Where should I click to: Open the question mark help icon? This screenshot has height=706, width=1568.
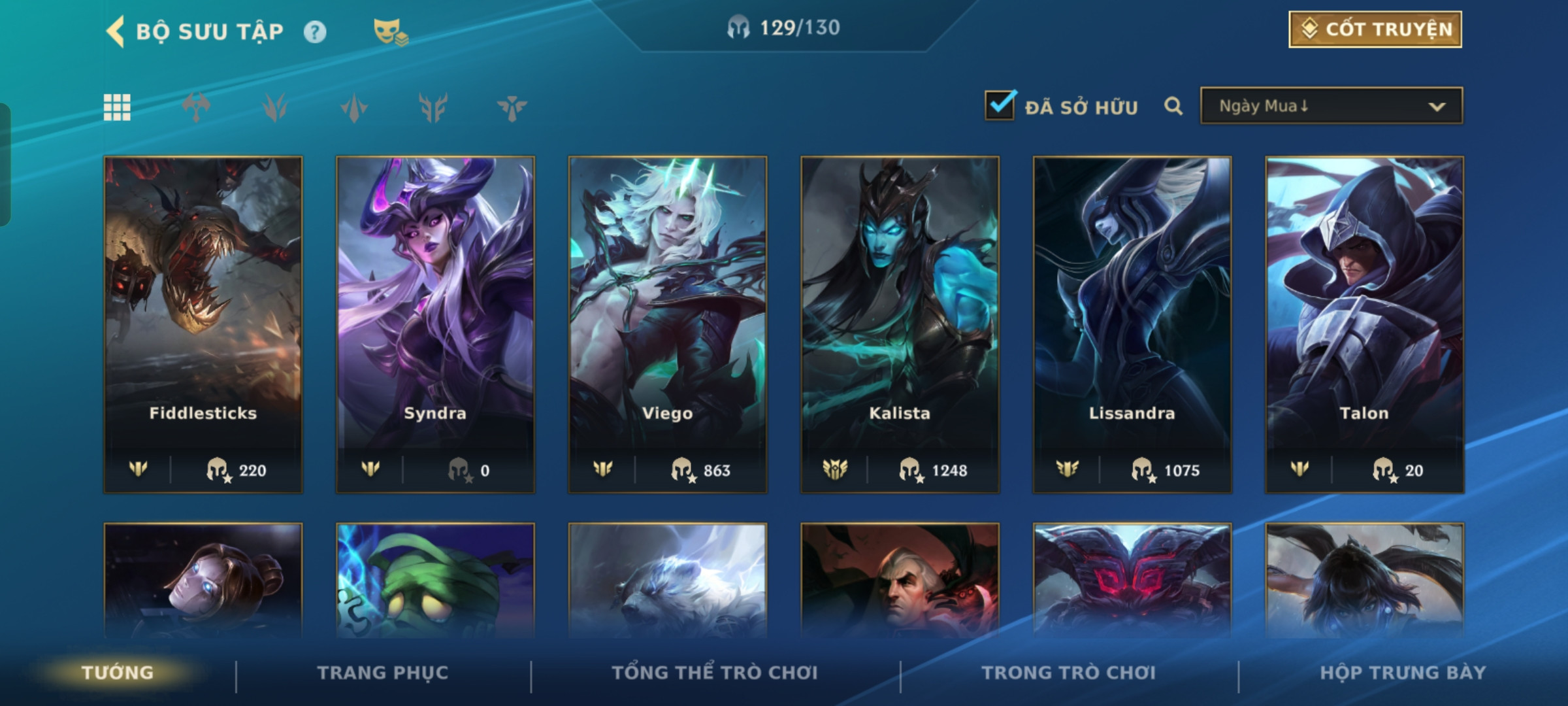(x=315, y=32)
